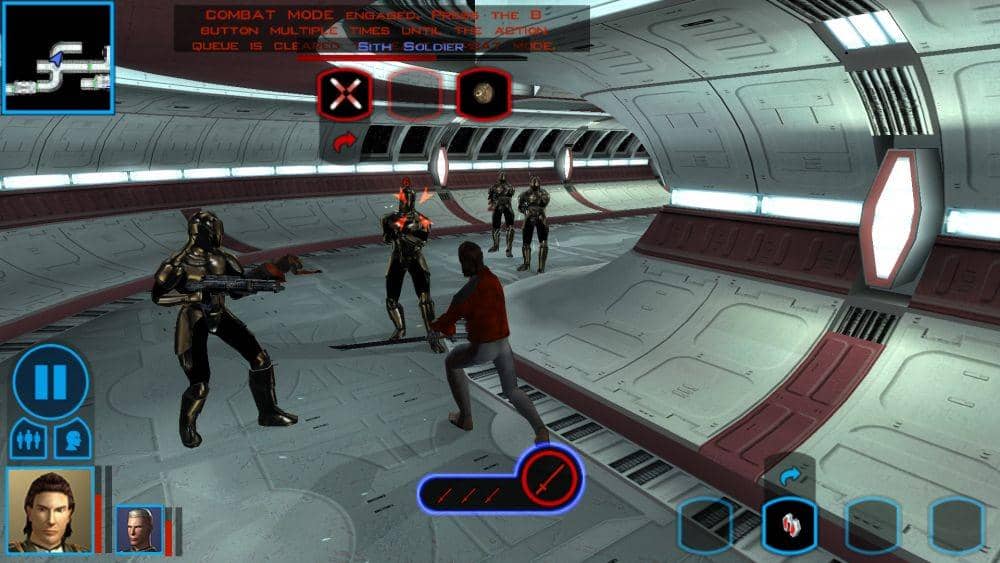The height and width of the screenshot is (563, 1000).
Task: Click the three-figures party button
Action: [x=29, y=439]
